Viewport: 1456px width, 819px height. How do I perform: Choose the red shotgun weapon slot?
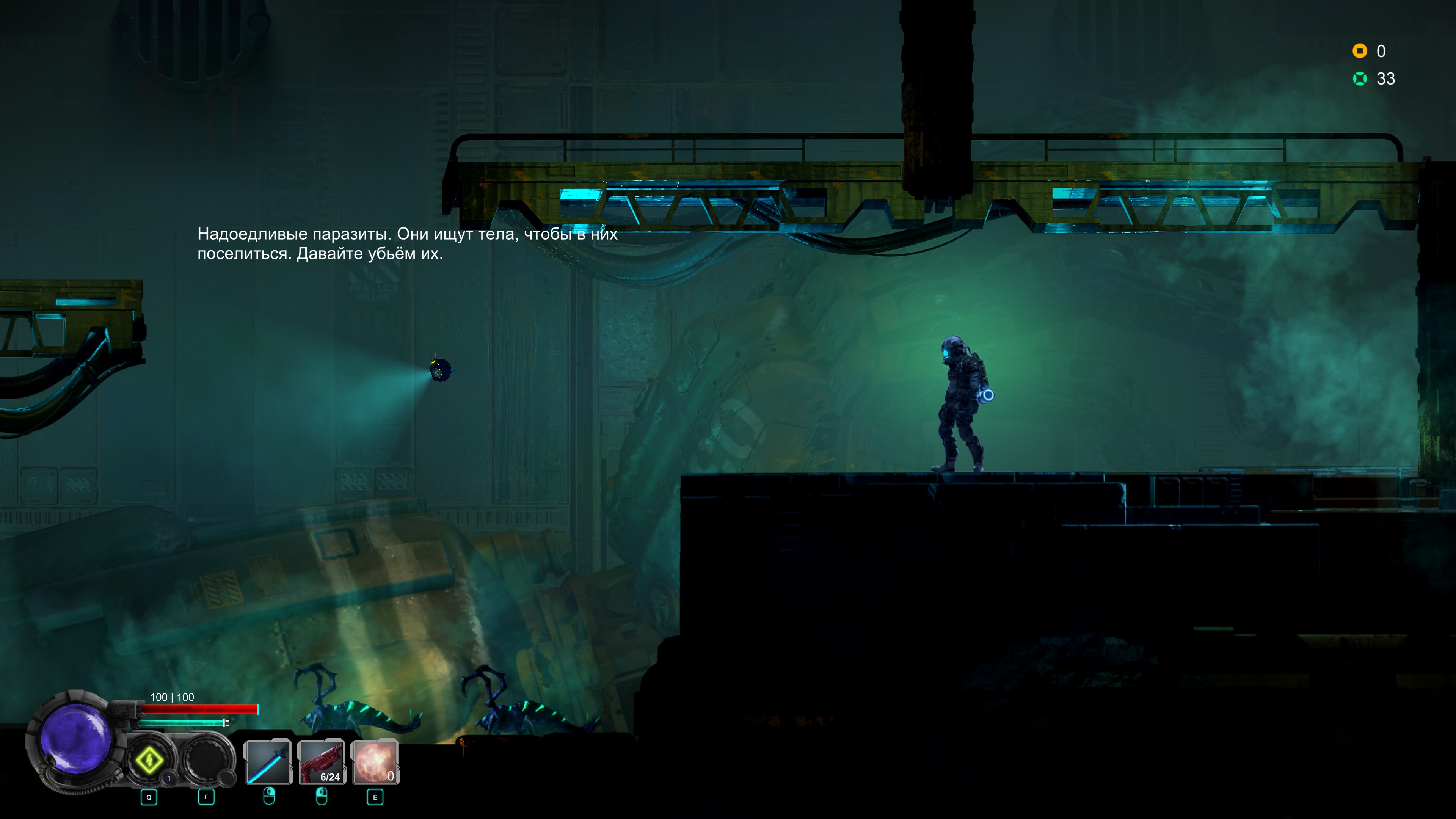point(322,762)
